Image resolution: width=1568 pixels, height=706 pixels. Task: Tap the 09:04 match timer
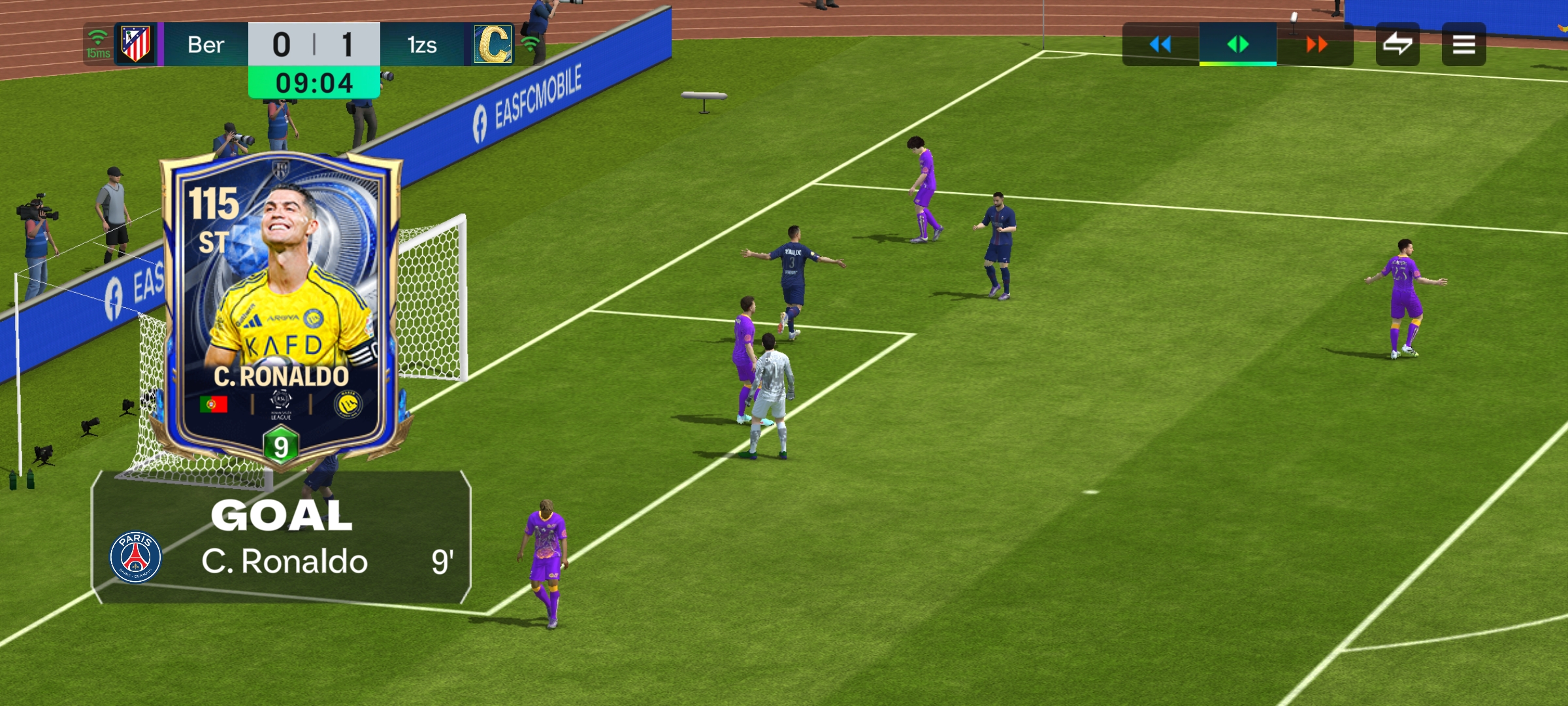pyautogui.click(x=314, y=82)
